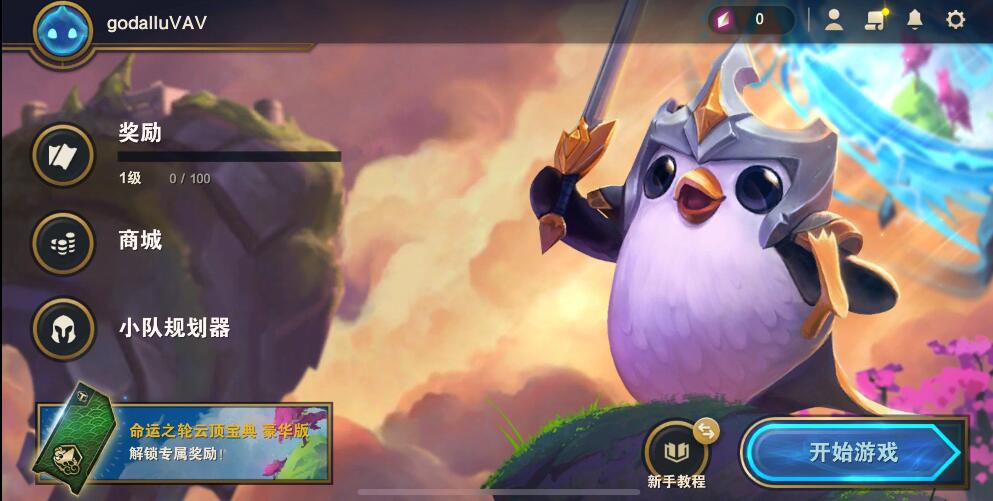Tap the 命运之轮云顶宝典 pass banner

tap(184, 442)
